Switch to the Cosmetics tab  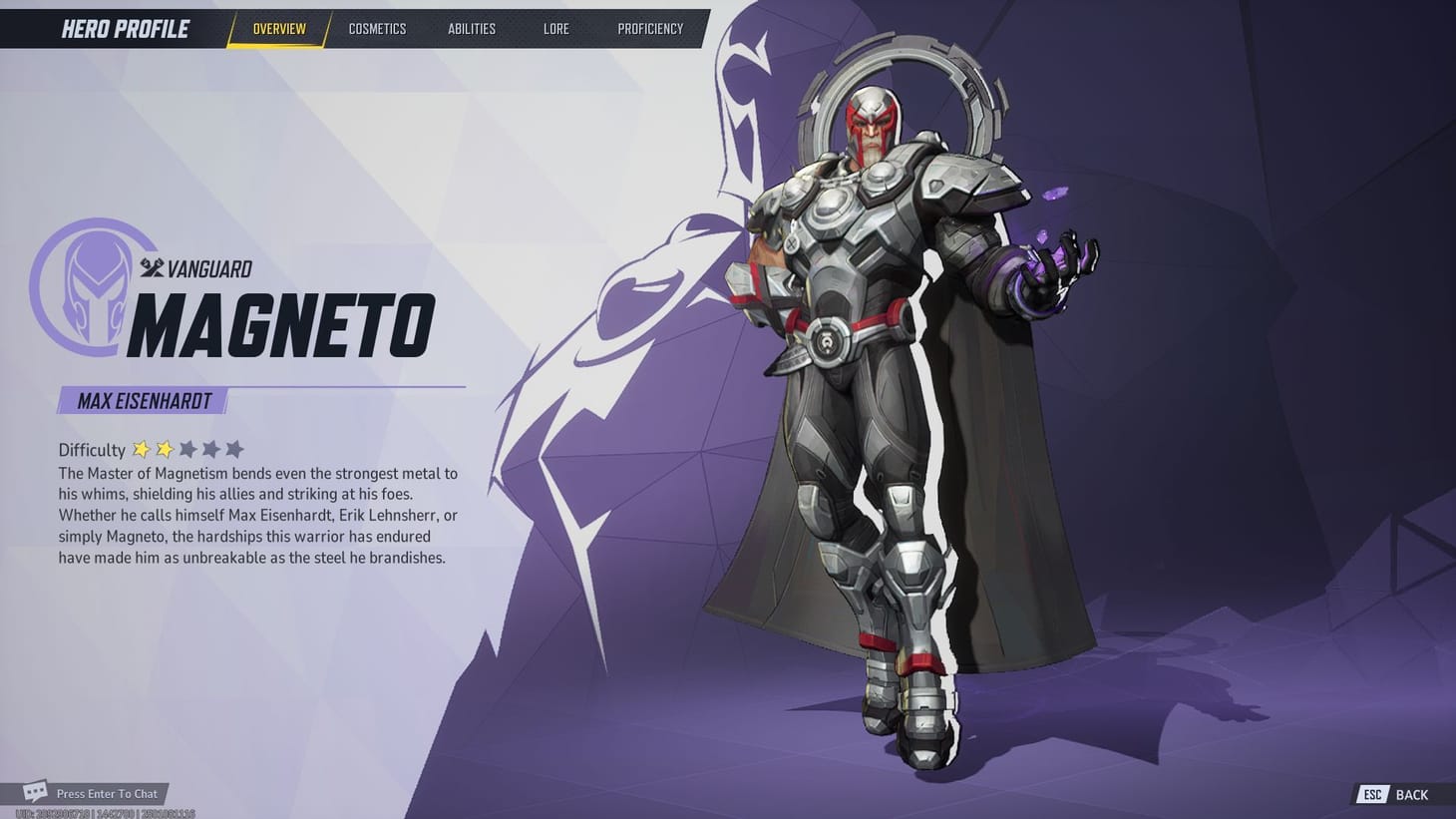377,28
